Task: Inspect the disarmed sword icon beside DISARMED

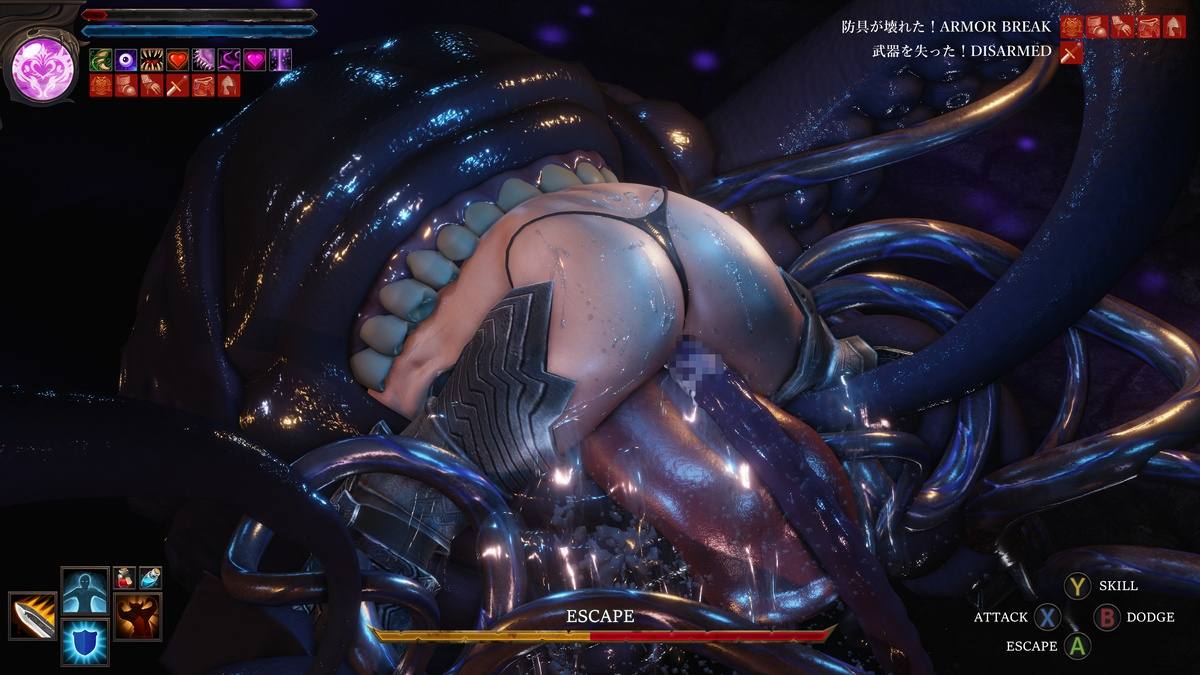Action: (1072, 51)
